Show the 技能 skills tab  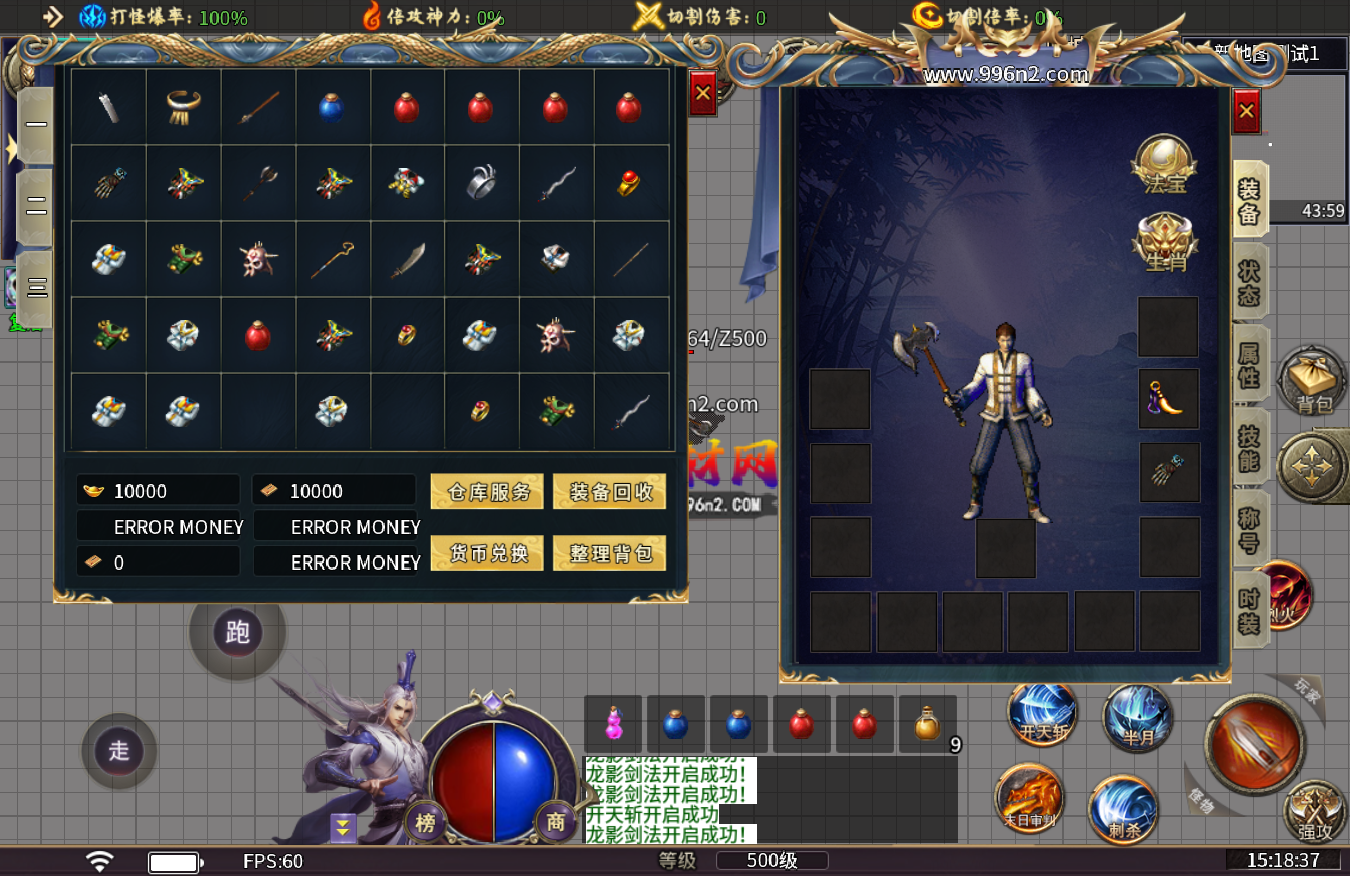tap(1250, 446)
